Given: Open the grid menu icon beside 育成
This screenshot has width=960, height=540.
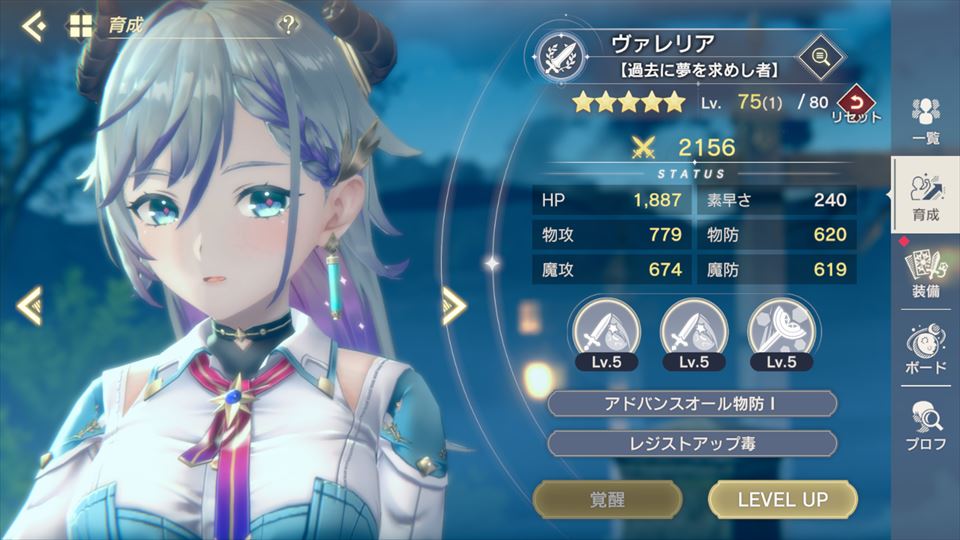Looking at the screenshot, I should pos(80,26).
